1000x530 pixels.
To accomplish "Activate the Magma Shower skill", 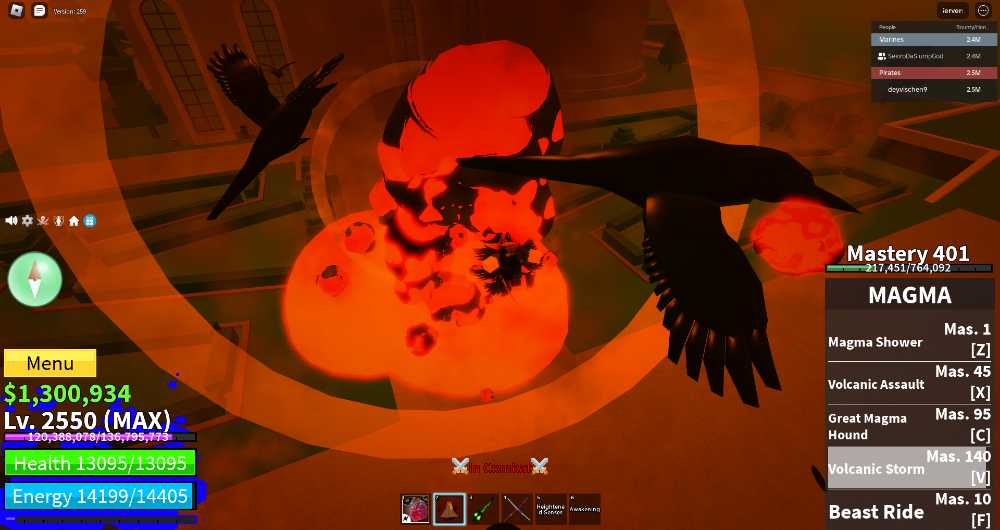I will (909, 341).
